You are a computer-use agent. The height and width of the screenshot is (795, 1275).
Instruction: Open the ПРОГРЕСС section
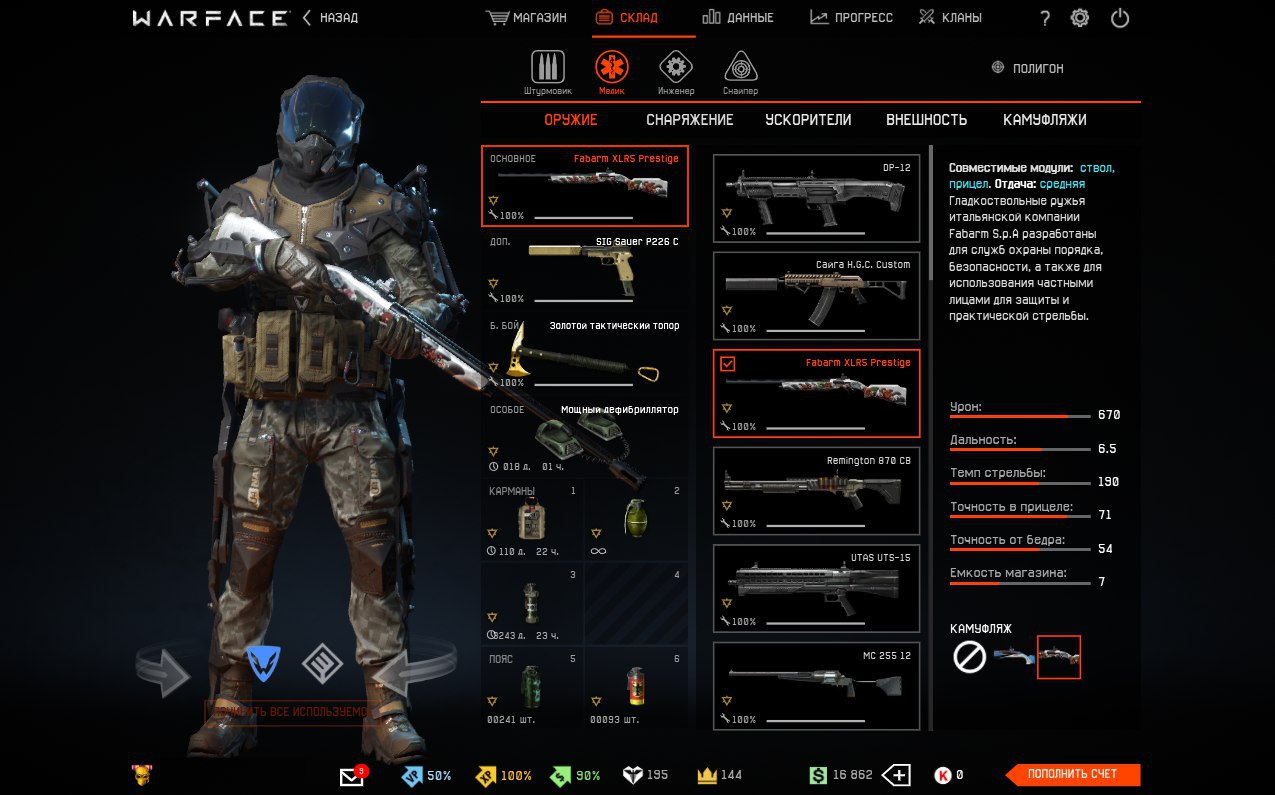(x=851, y=18)
